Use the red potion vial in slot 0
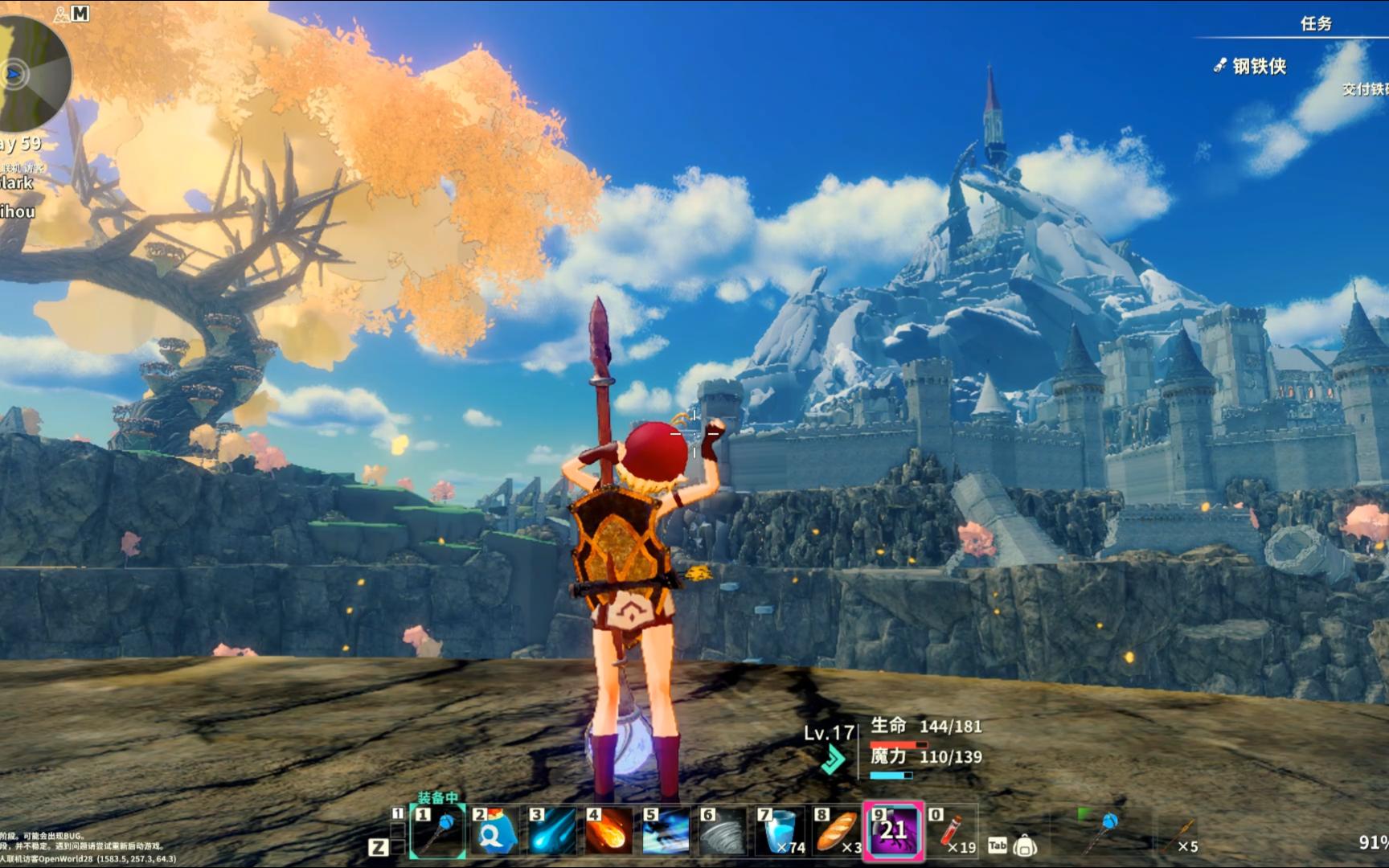 (952, 831)
